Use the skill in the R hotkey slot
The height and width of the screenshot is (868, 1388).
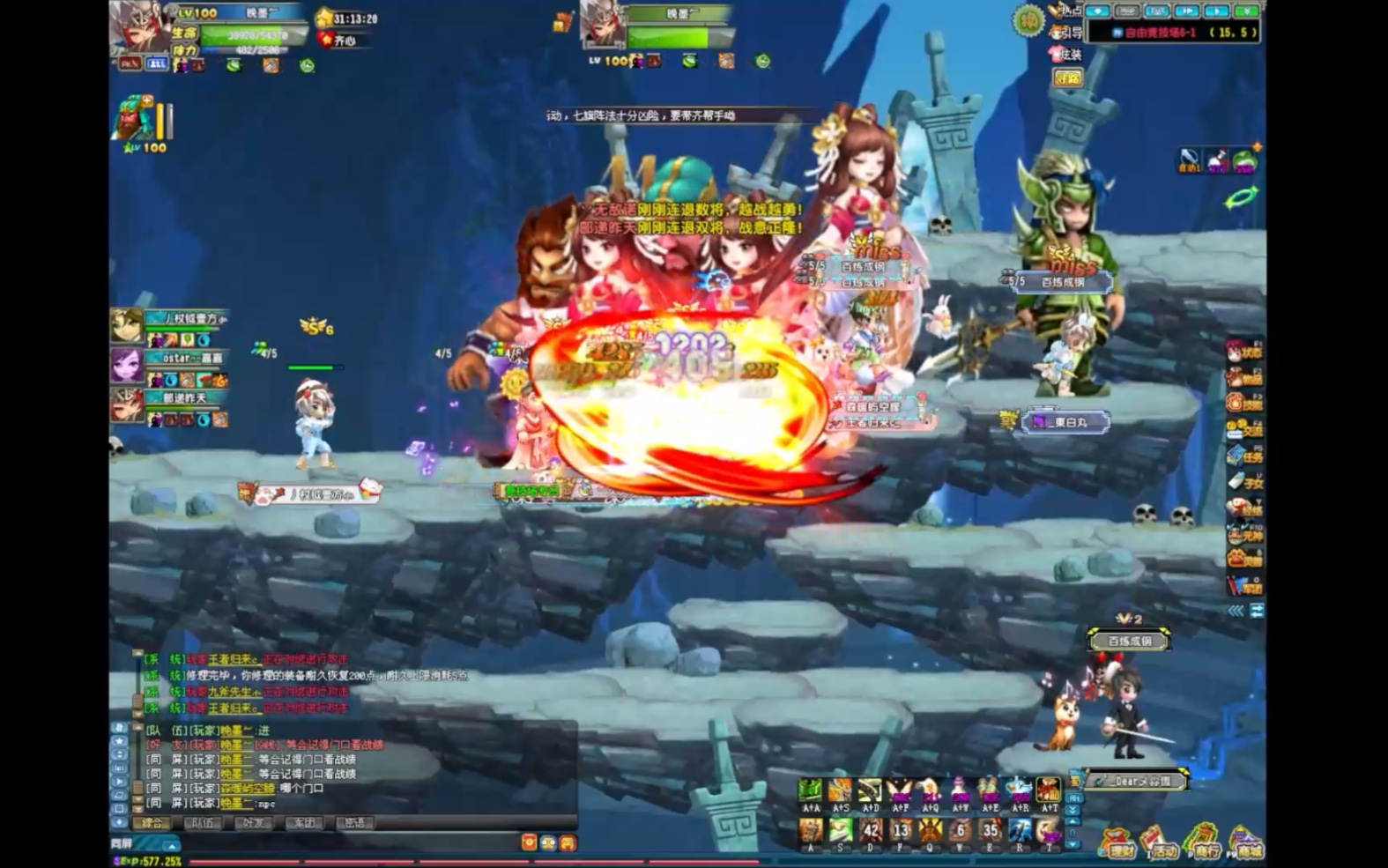1020,830
